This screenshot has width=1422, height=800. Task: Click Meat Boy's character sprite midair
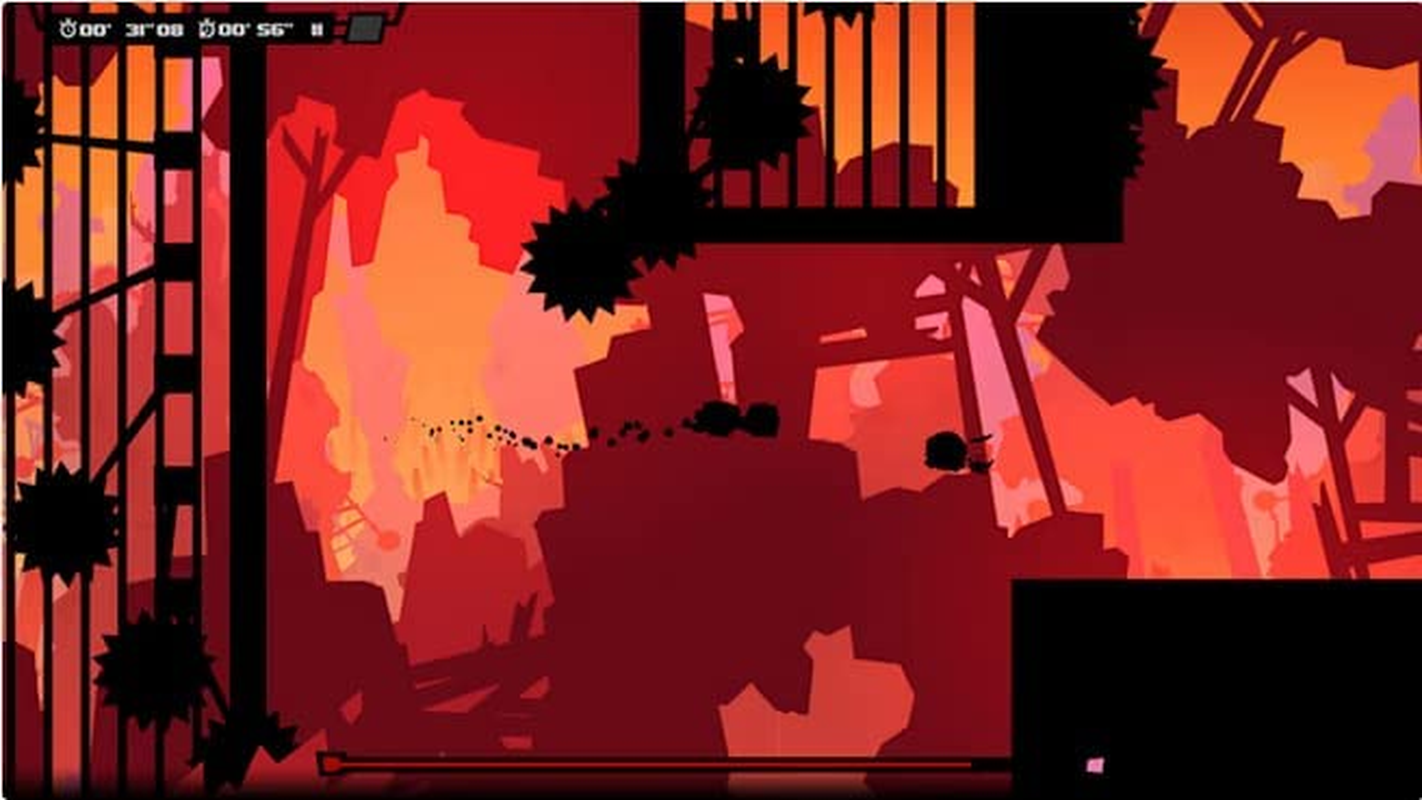[x=944, y=450]
